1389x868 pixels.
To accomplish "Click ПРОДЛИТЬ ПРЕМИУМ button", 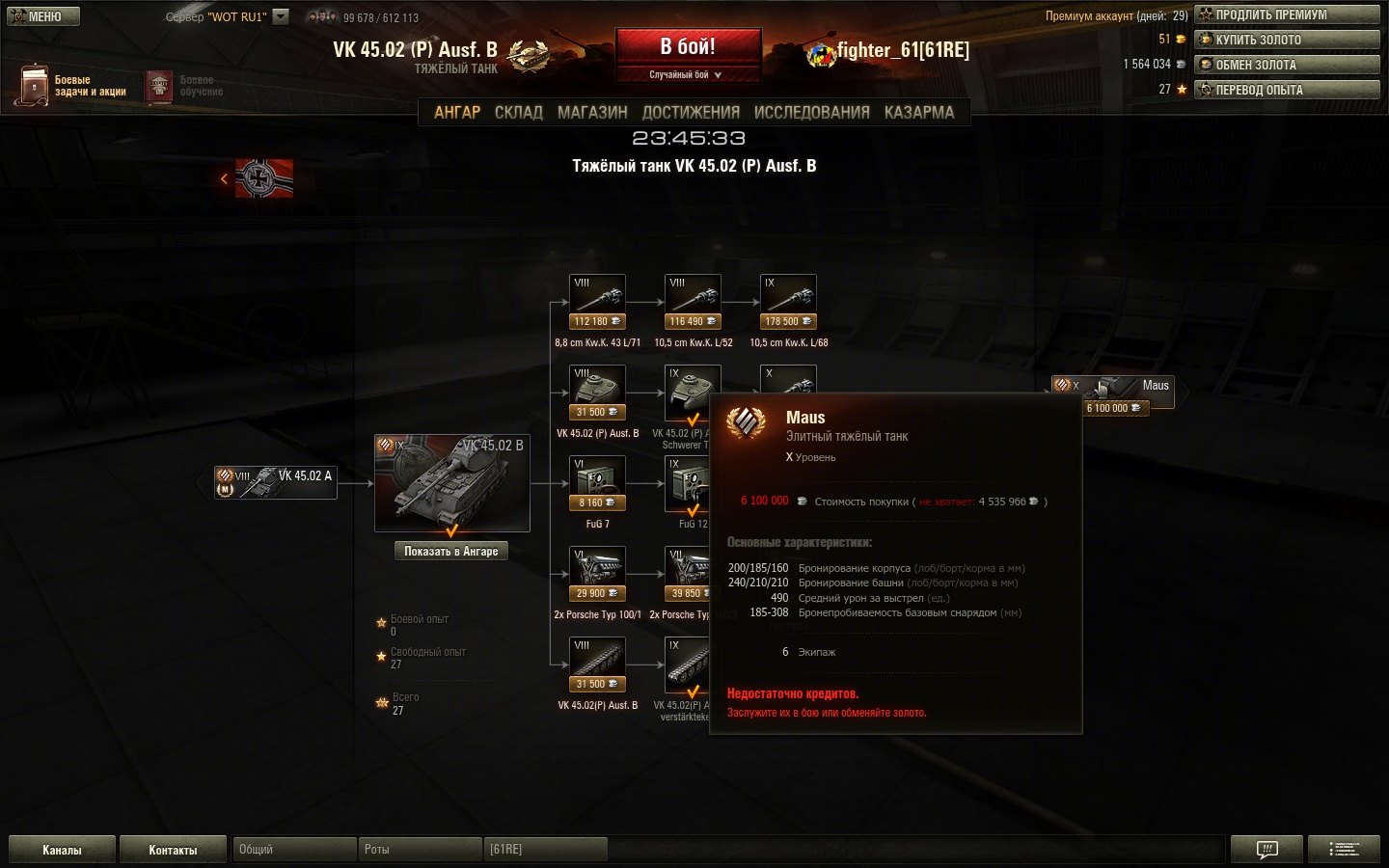I will point(1287,14).
